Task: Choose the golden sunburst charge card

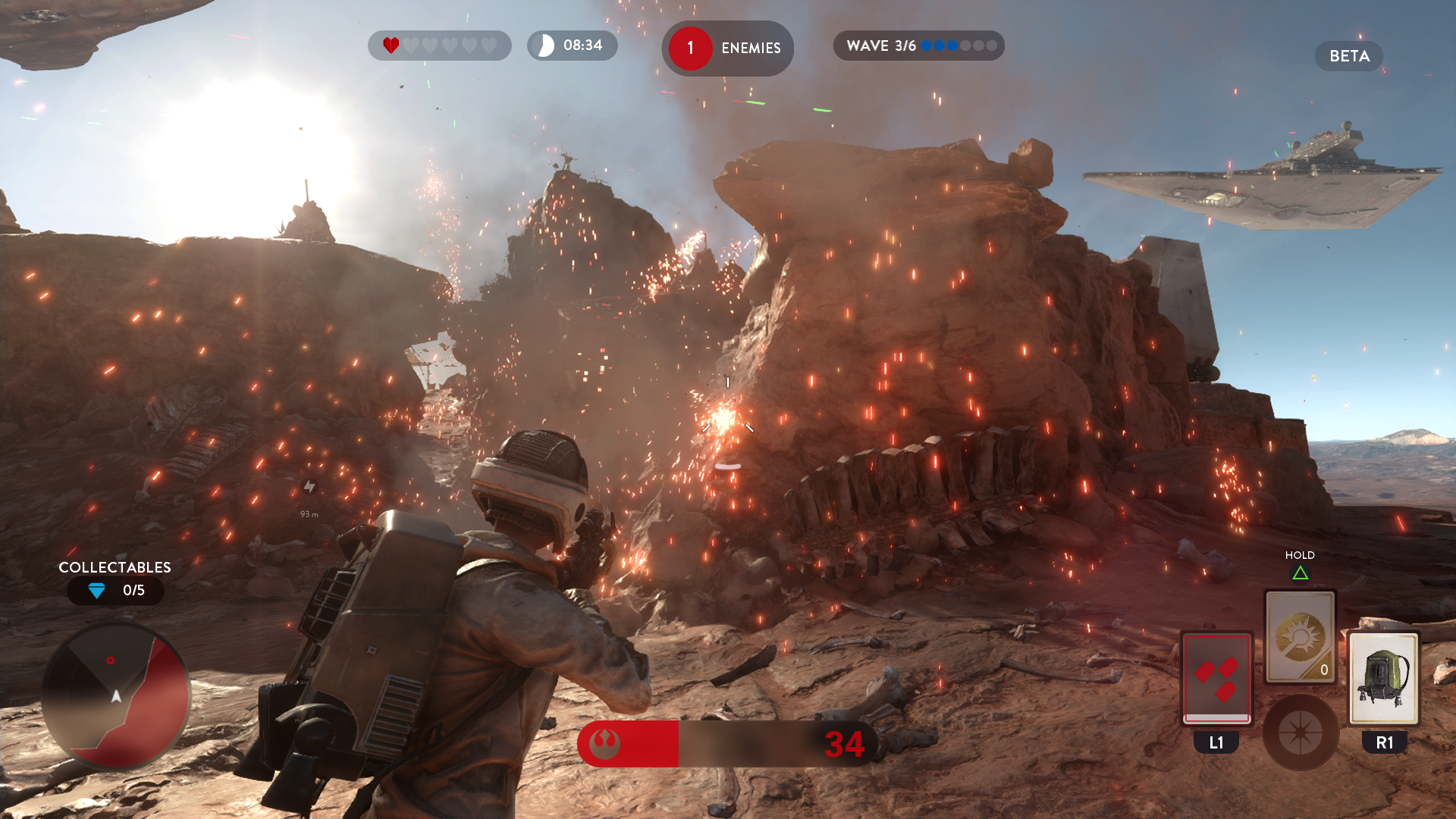Action: pyautogui.click(x=1300, y=637)
